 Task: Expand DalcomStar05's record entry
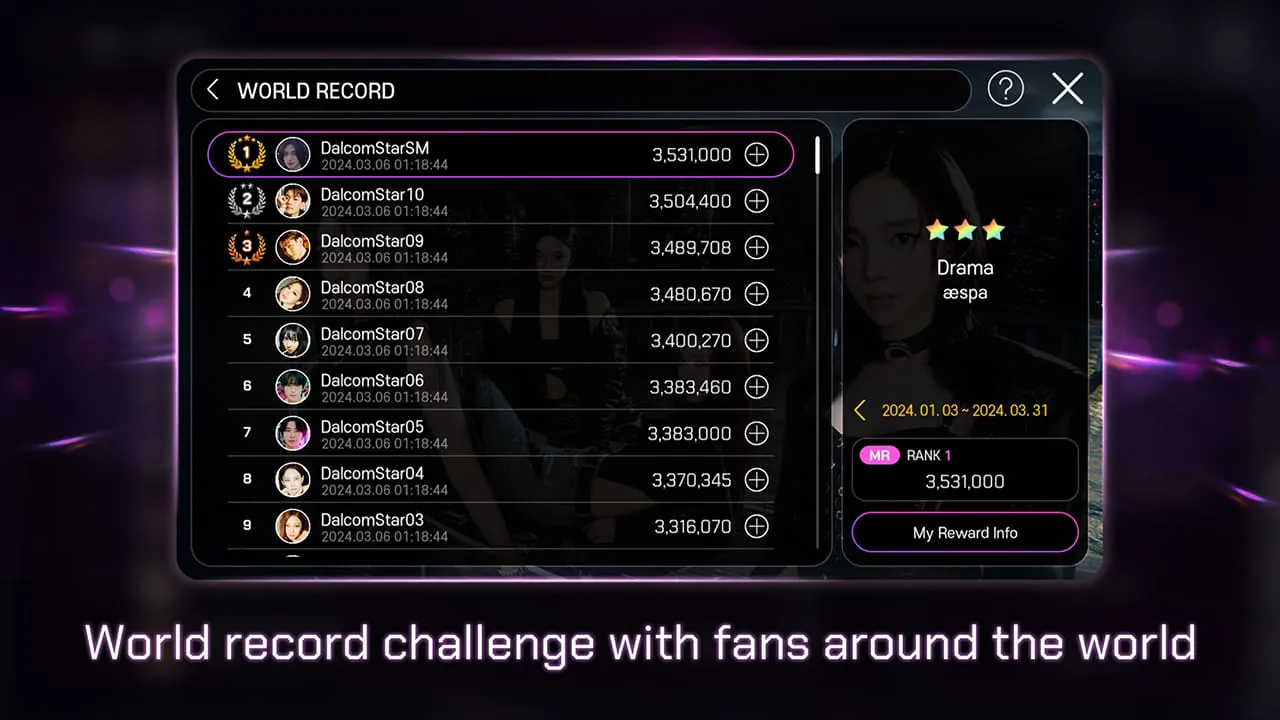(757, 433)
